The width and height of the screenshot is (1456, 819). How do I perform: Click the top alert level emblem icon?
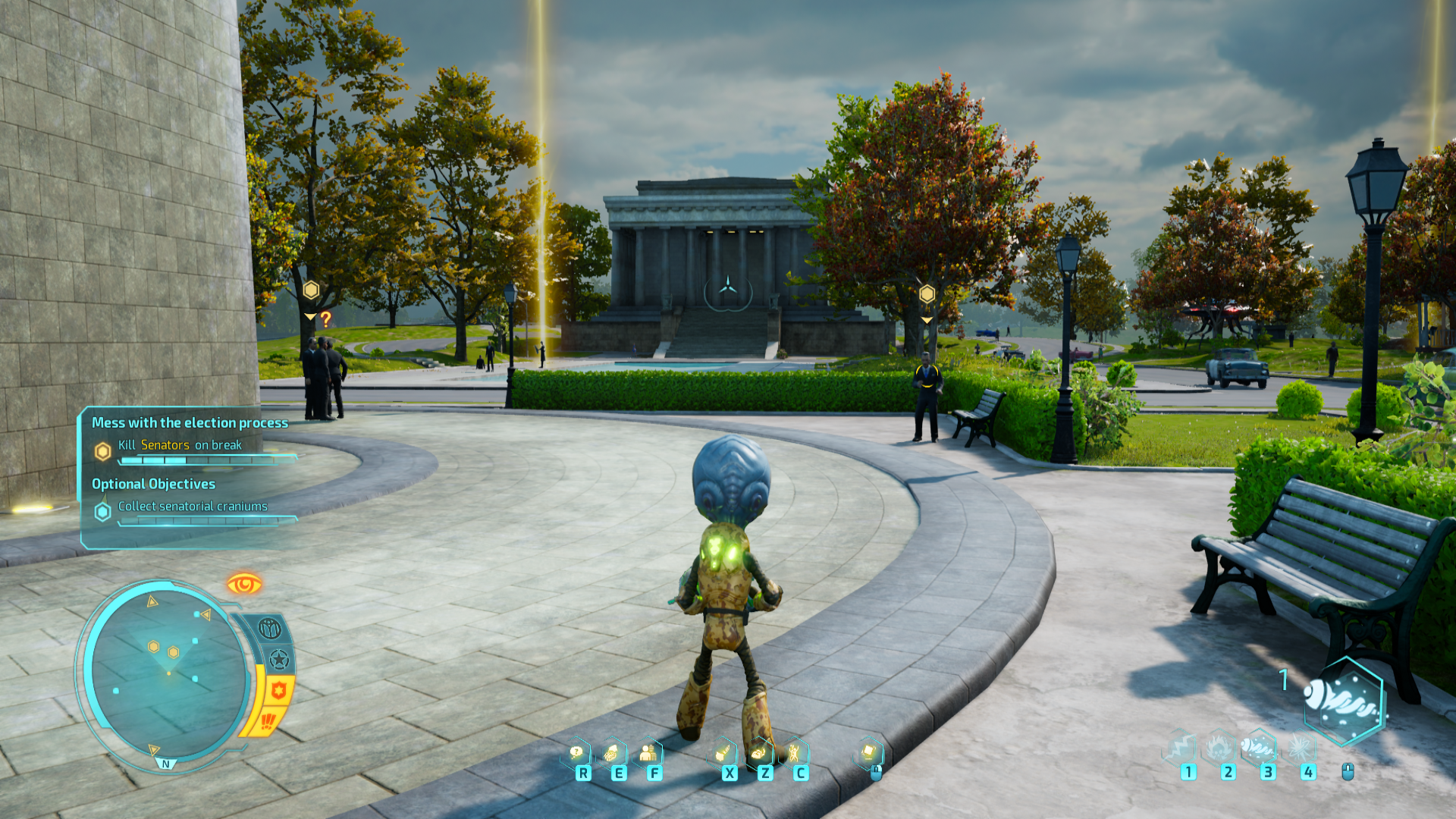click(270, 629)
